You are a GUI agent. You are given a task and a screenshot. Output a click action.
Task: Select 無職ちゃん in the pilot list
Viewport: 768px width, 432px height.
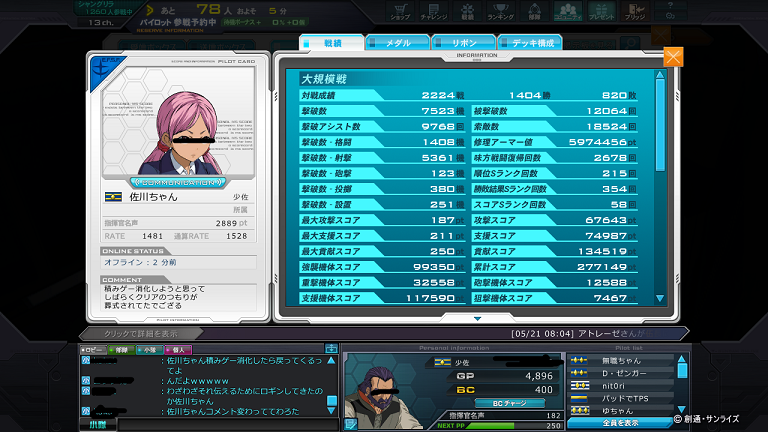(x=621, y=359)
